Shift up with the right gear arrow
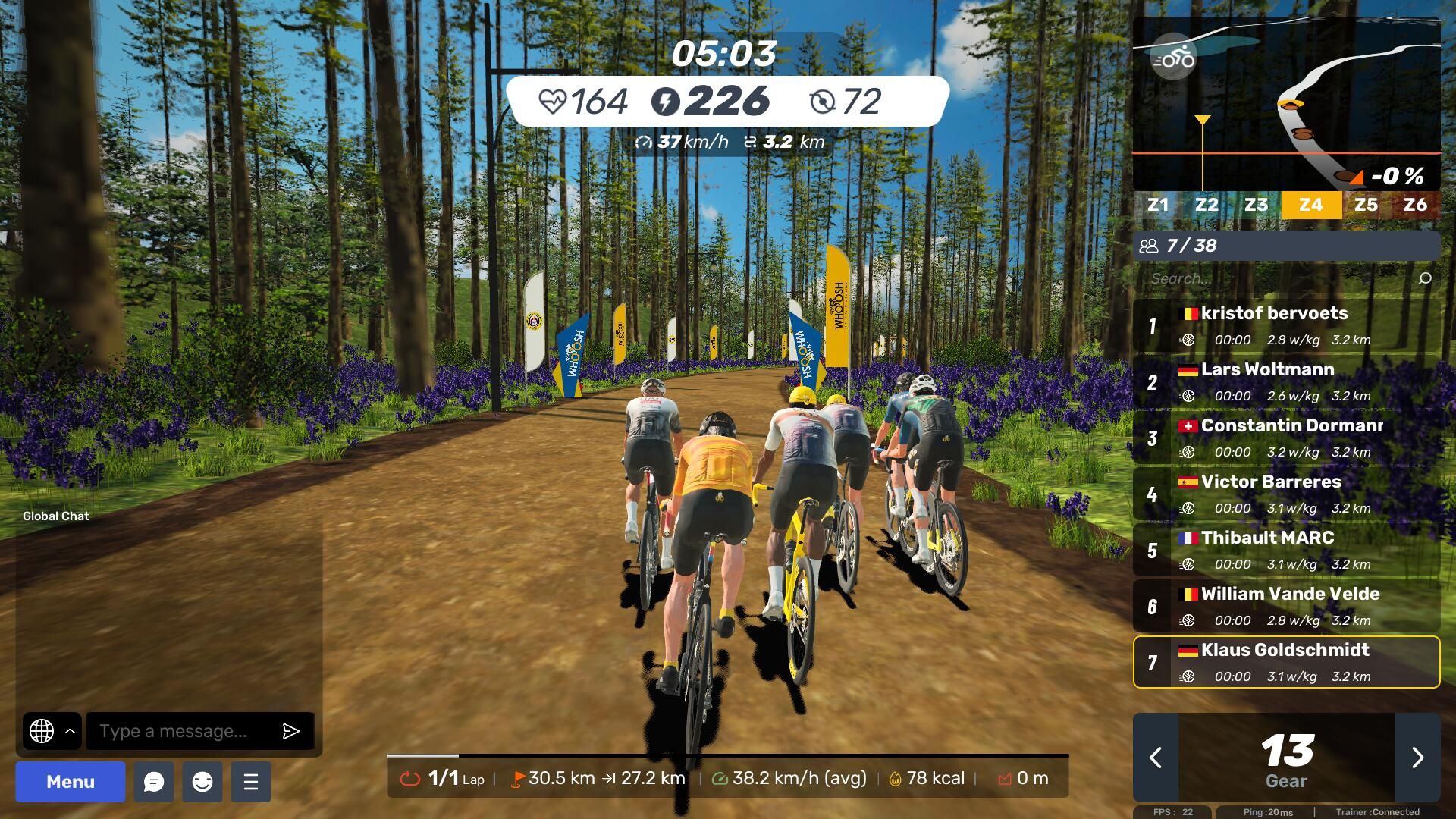The image size is (1456, 819). pos(1417,758)
